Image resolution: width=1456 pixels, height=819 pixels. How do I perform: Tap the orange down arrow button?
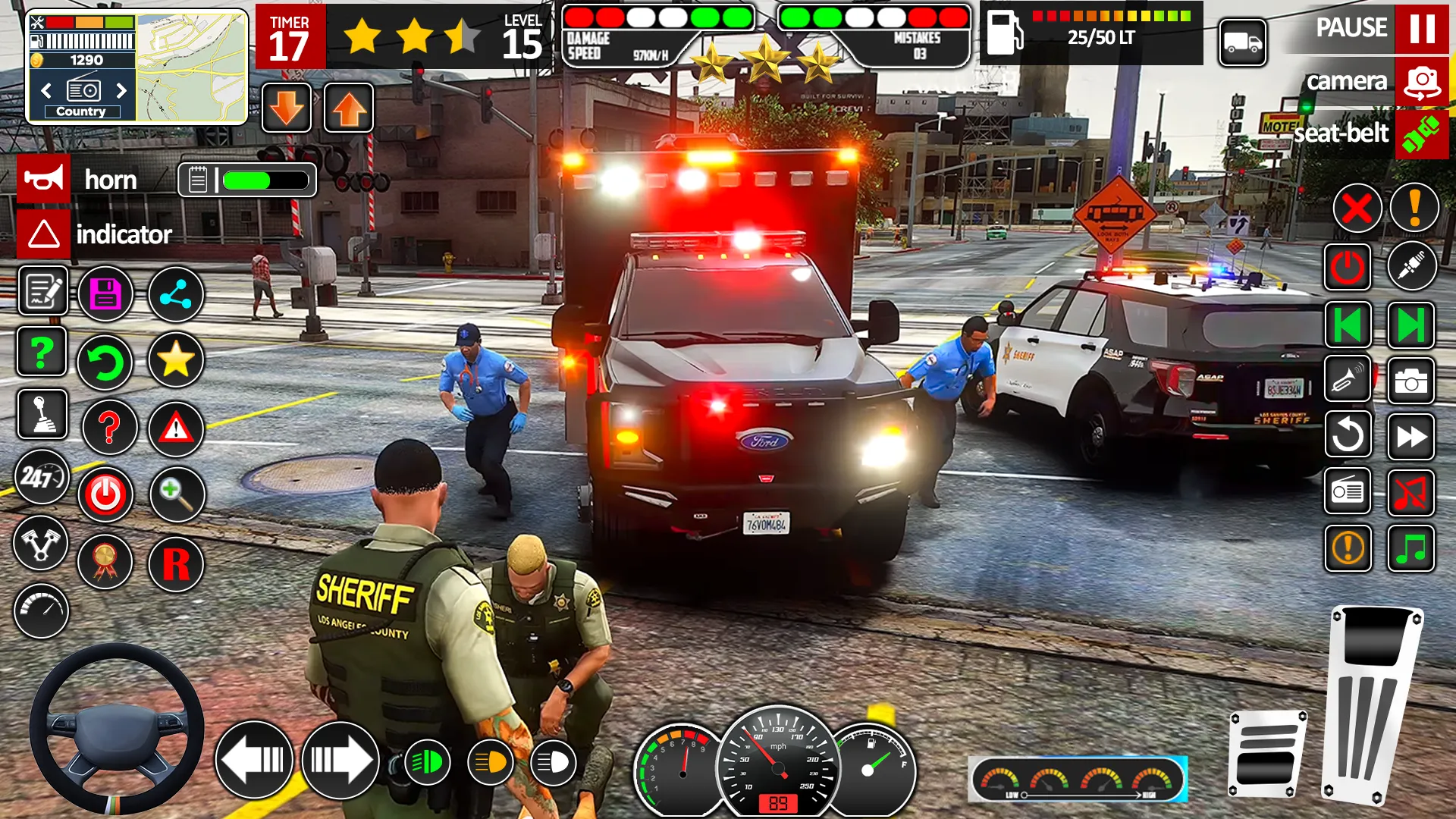click(x=287, y=108)
